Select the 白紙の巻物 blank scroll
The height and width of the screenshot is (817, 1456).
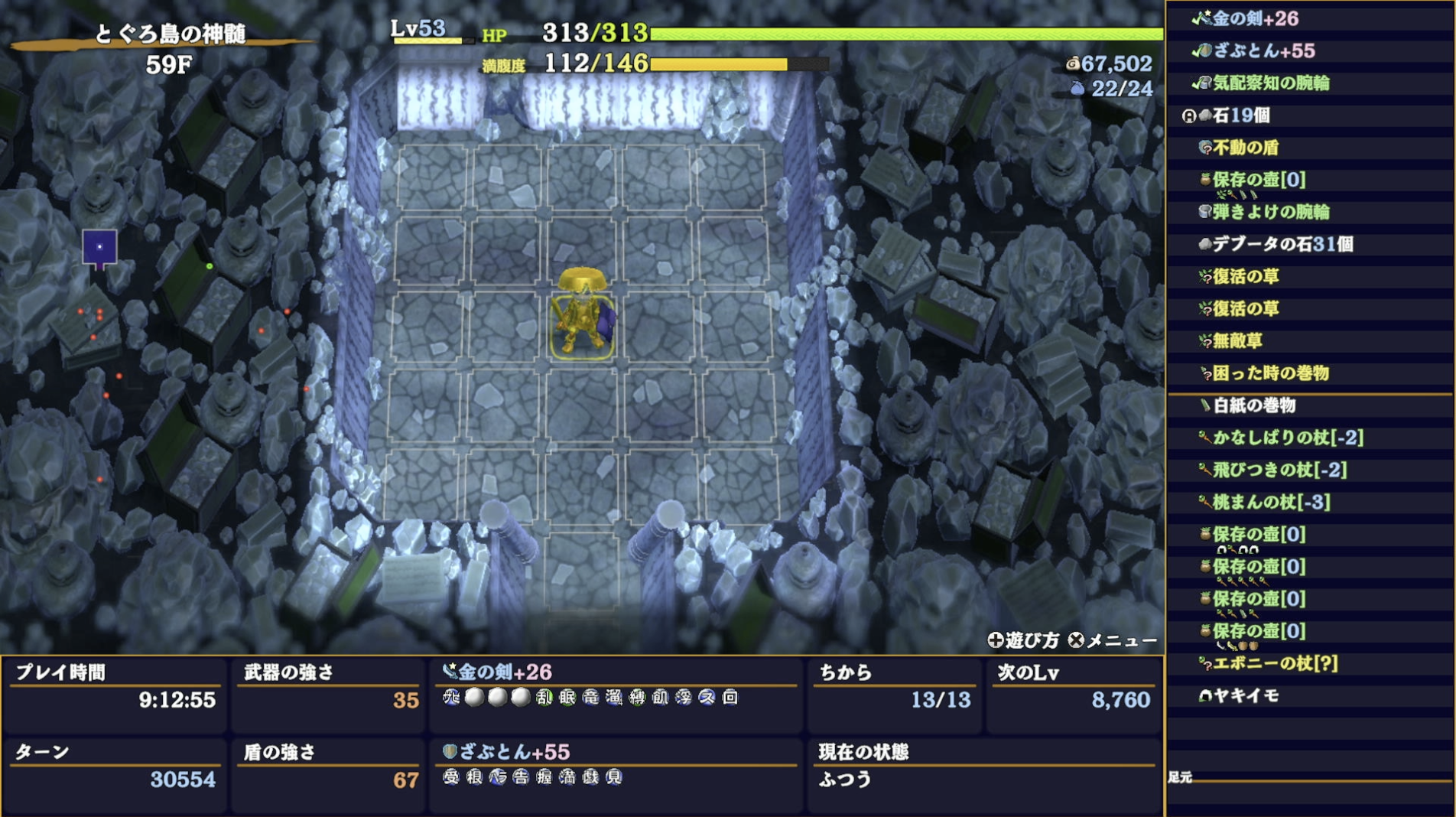point(1253,405)
